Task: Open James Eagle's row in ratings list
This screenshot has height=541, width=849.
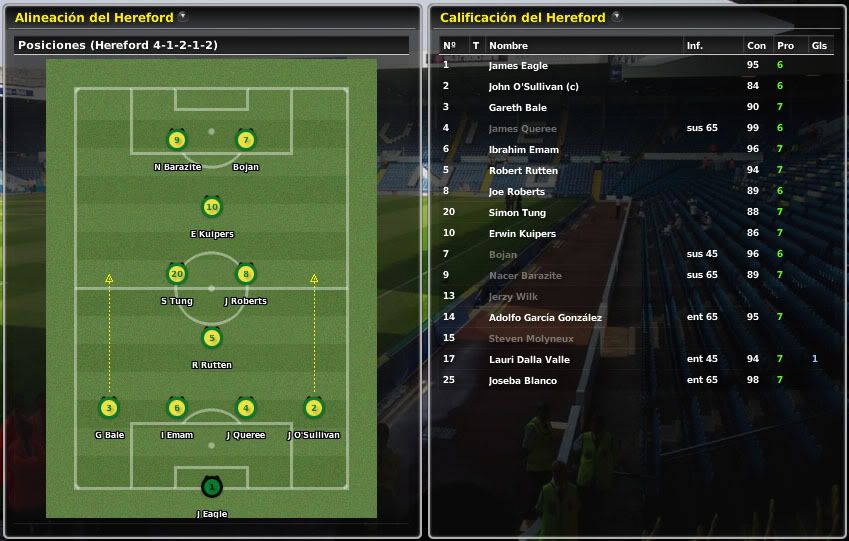Action: tap(518, 66)
